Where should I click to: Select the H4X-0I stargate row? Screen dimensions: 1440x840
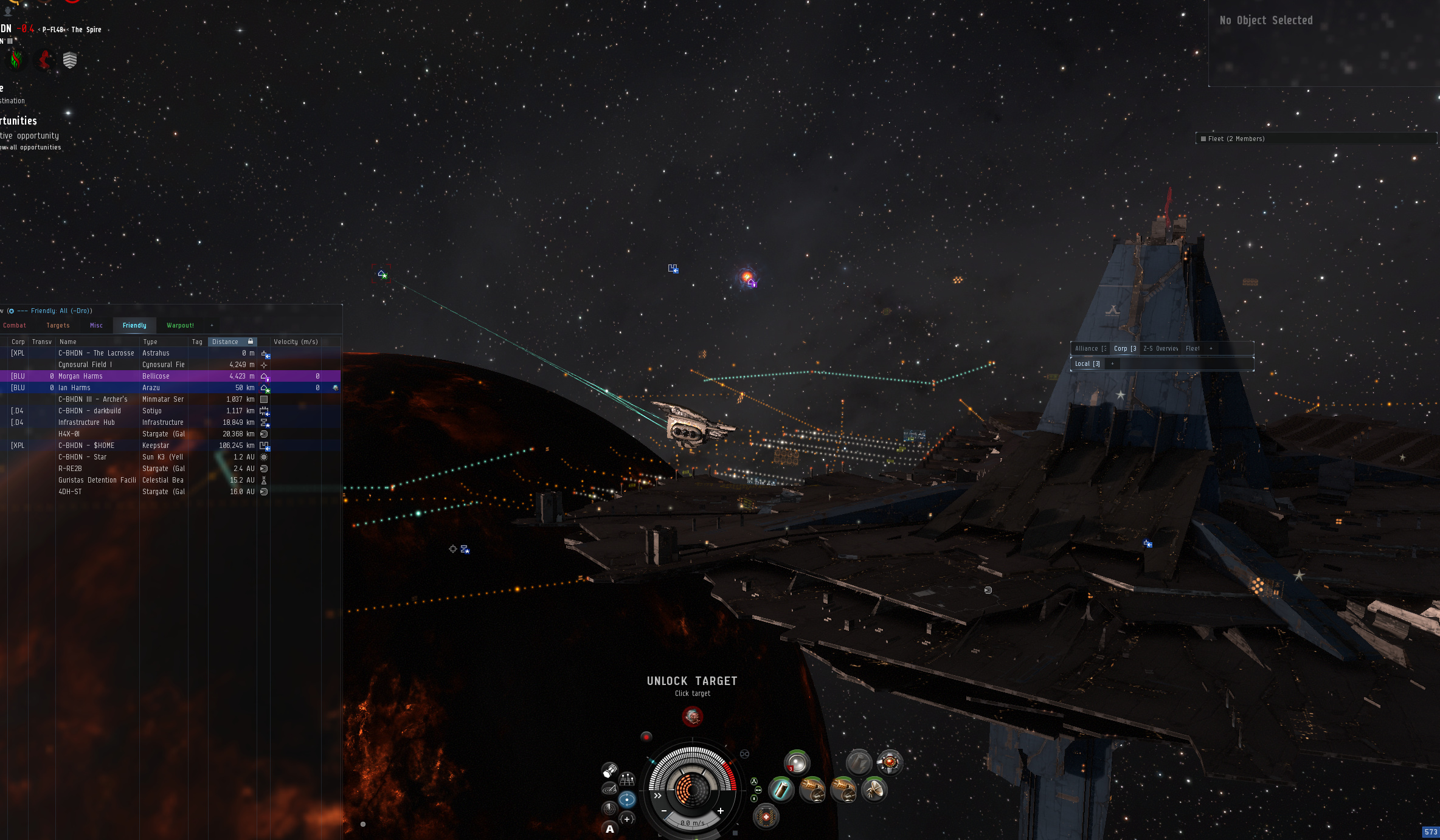coord(69,434)
